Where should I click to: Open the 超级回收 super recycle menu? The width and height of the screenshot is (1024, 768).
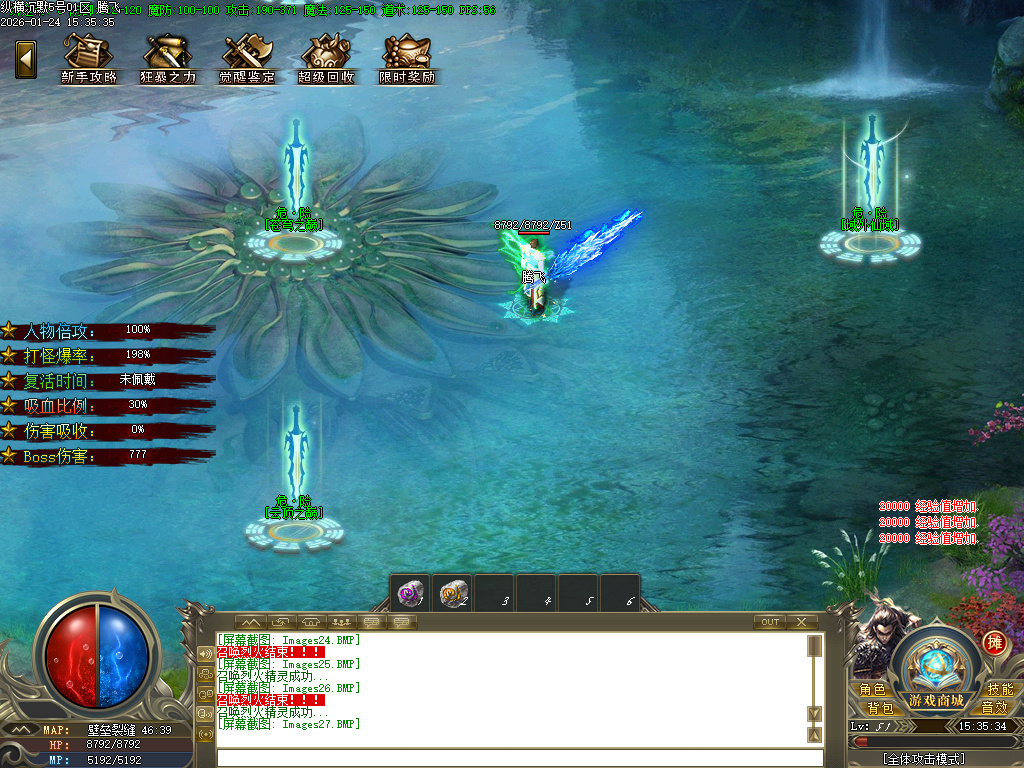[x=326, y=59]
